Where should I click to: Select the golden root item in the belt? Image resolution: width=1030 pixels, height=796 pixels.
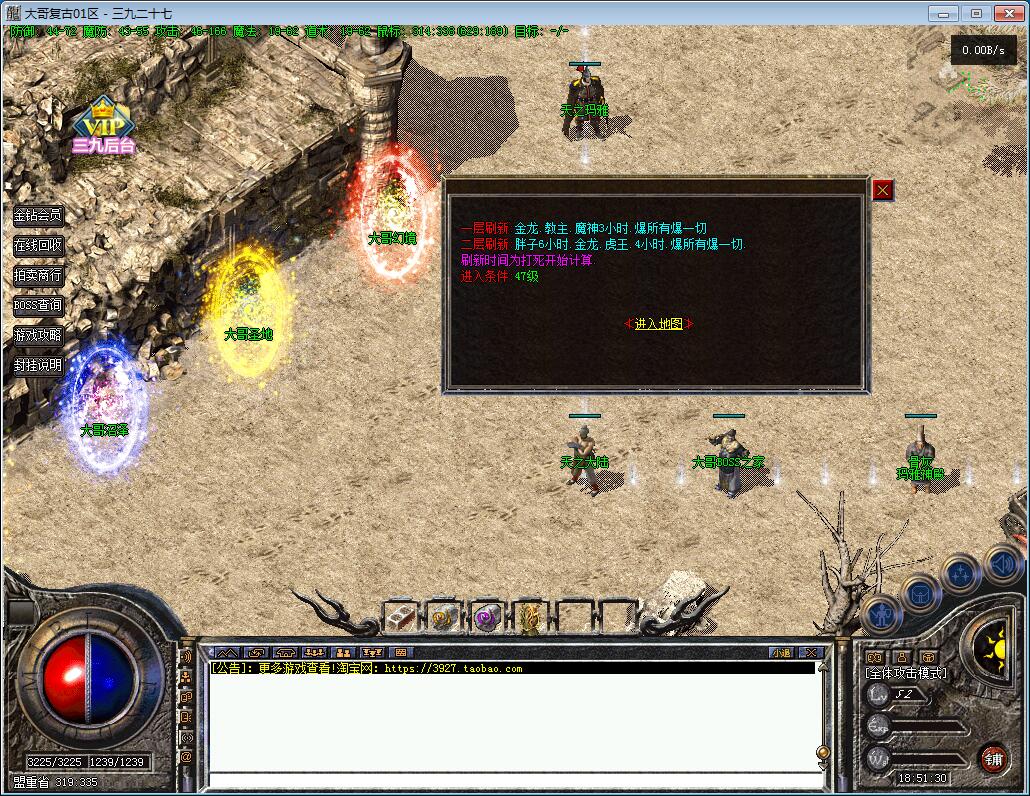pos(529,617)
